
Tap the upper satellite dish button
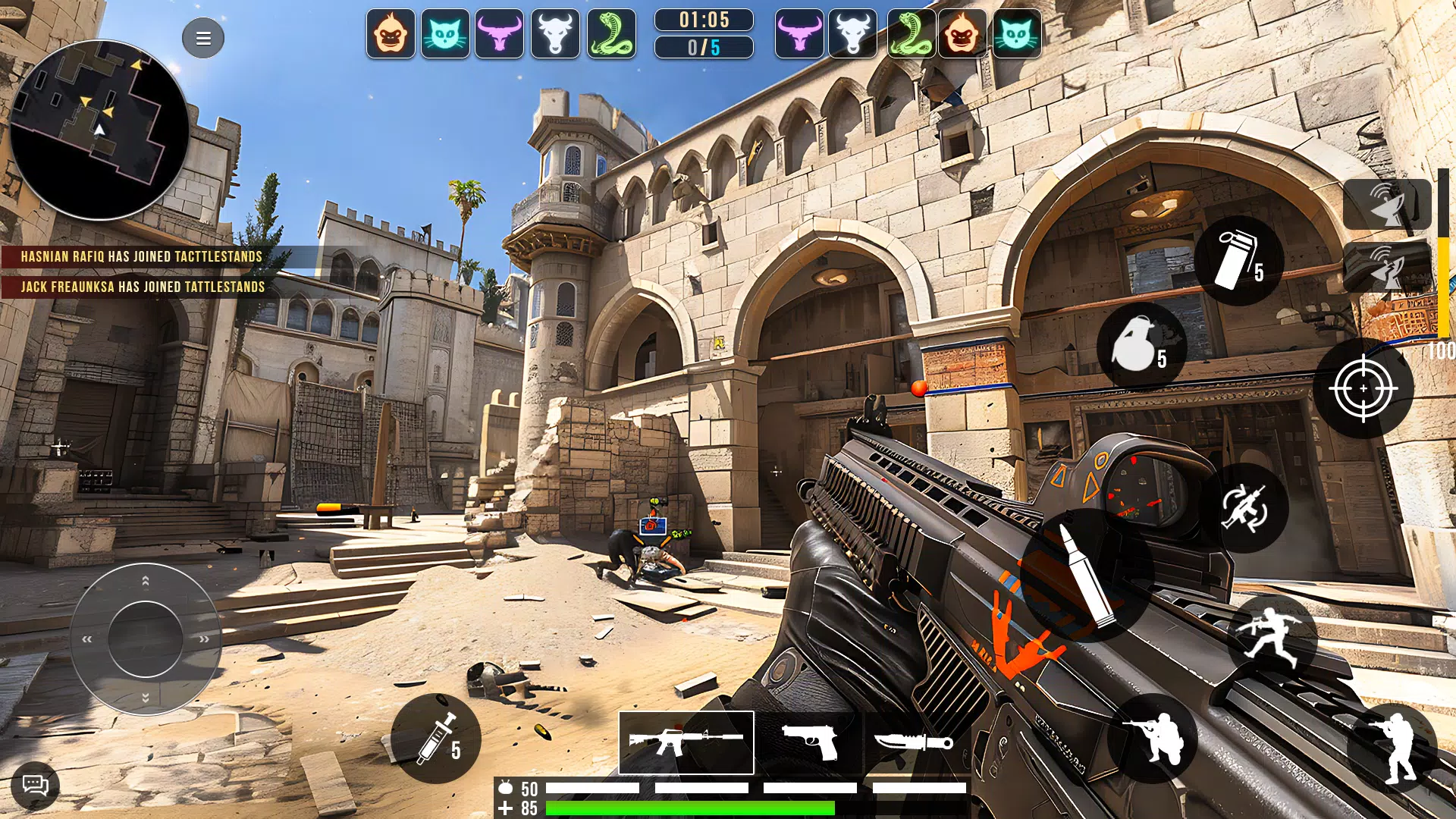coord(1387,204)
